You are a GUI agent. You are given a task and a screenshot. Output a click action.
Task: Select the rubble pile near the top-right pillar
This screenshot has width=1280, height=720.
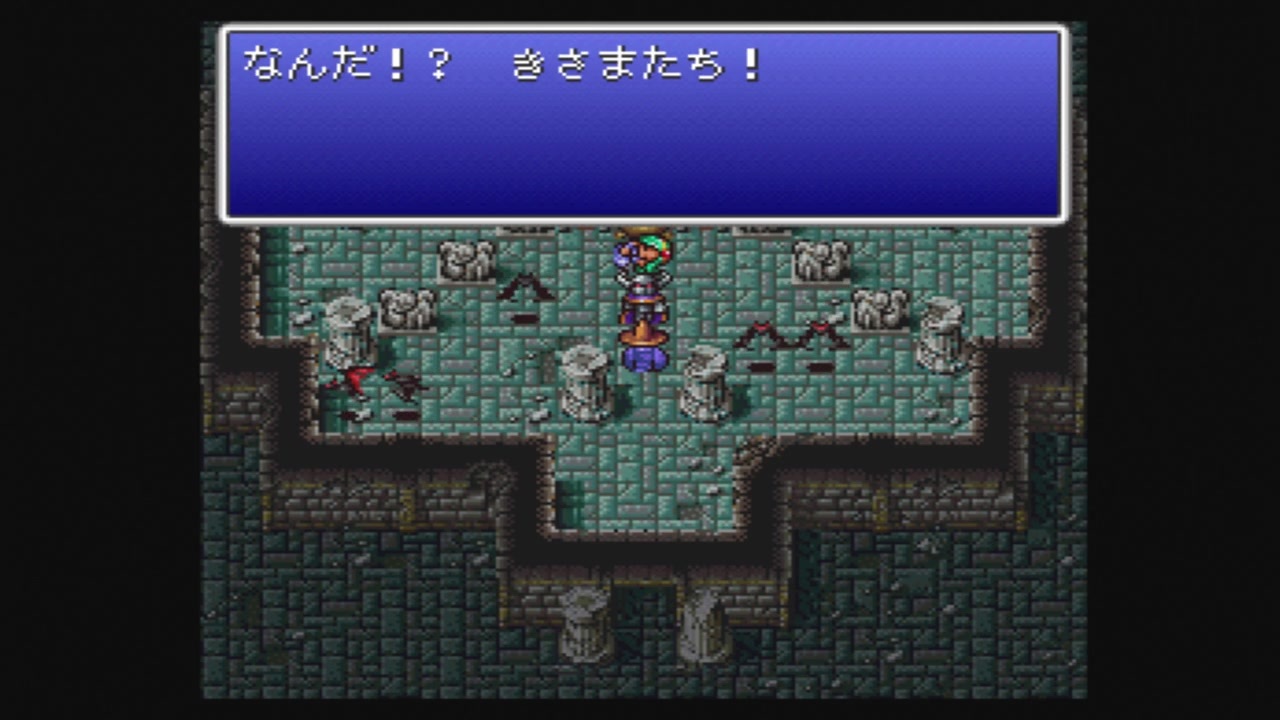coord(820,265)
